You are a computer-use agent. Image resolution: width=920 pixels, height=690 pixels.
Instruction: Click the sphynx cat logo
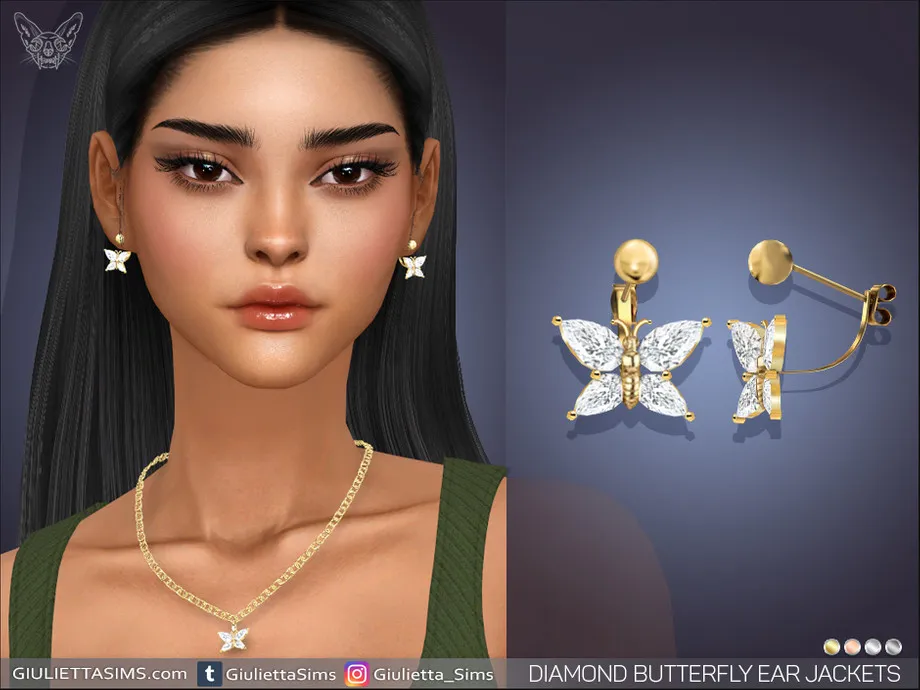pyautogui.click(x=43, y=42)
